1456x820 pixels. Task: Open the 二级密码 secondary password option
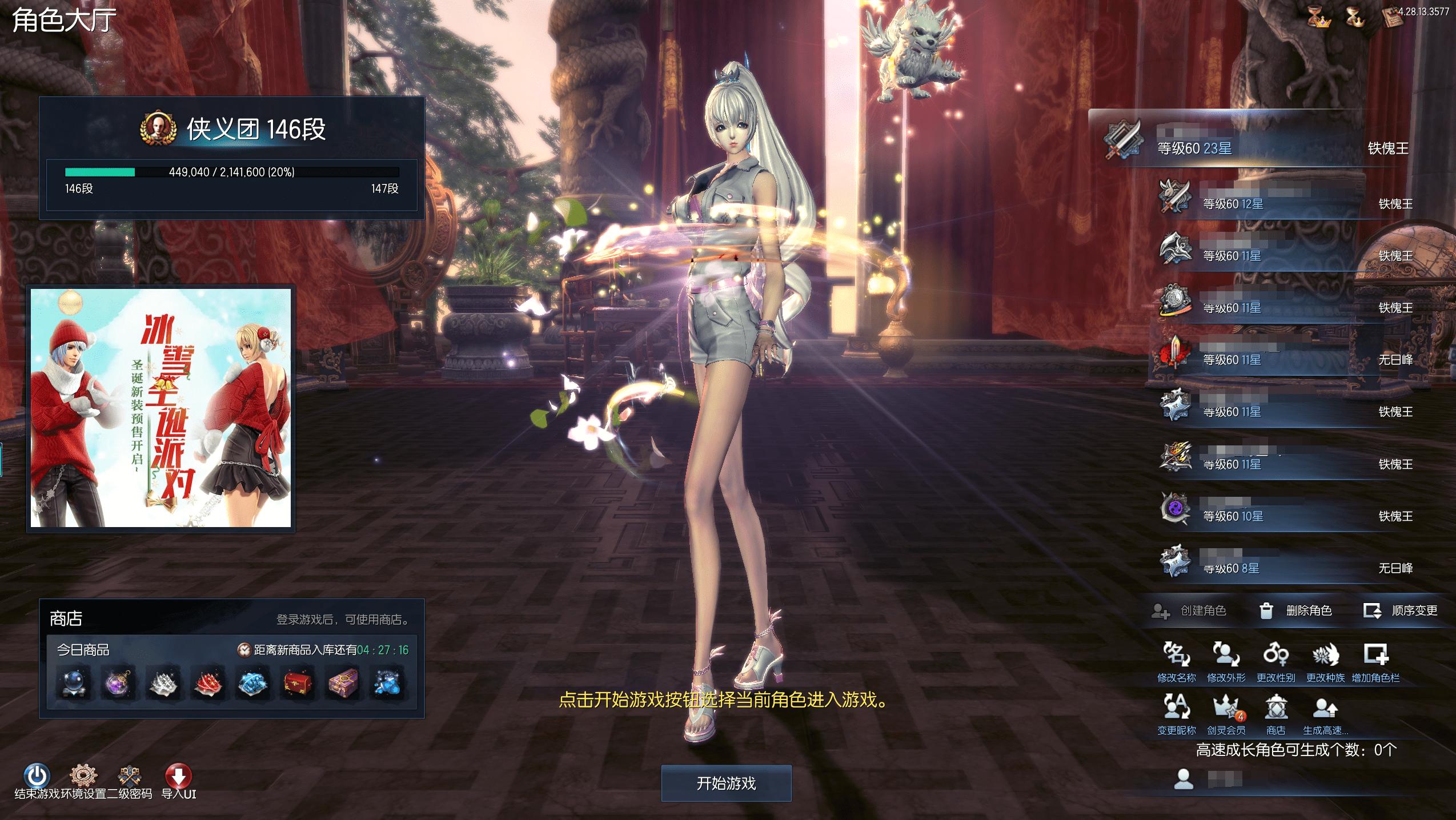[x=130, y=777]
